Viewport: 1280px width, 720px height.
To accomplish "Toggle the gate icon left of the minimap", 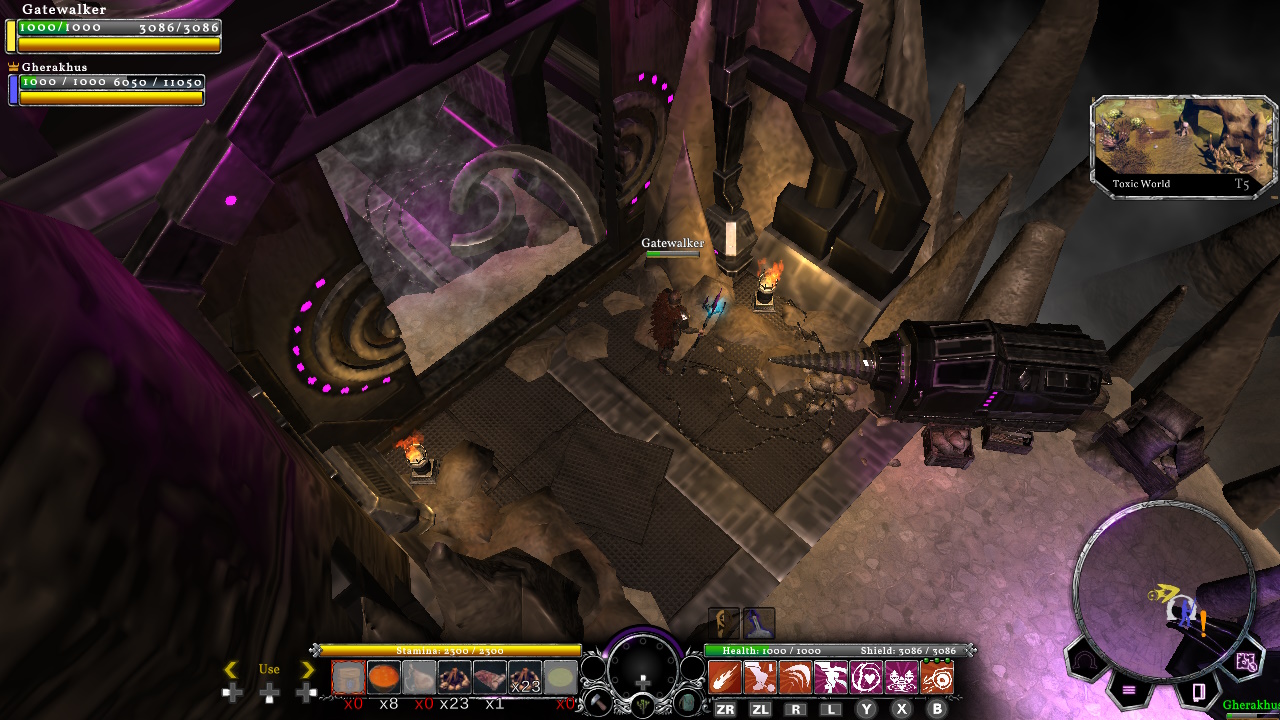I will point(1085,660).
